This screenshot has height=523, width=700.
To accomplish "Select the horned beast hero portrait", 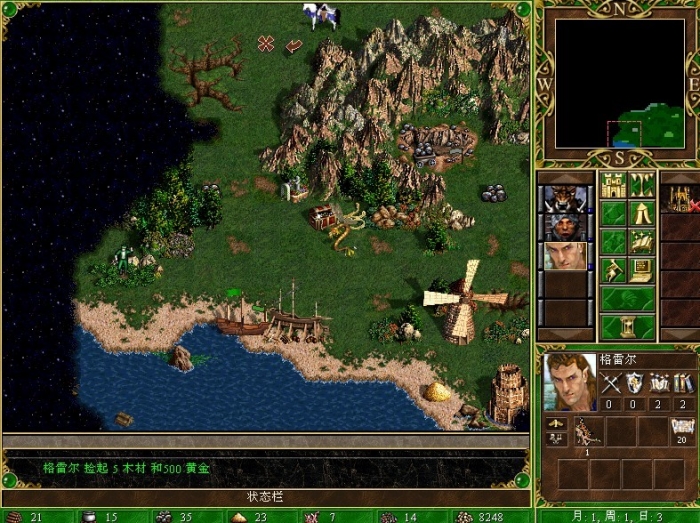I will pyautogui.click(x=561, y=198).
